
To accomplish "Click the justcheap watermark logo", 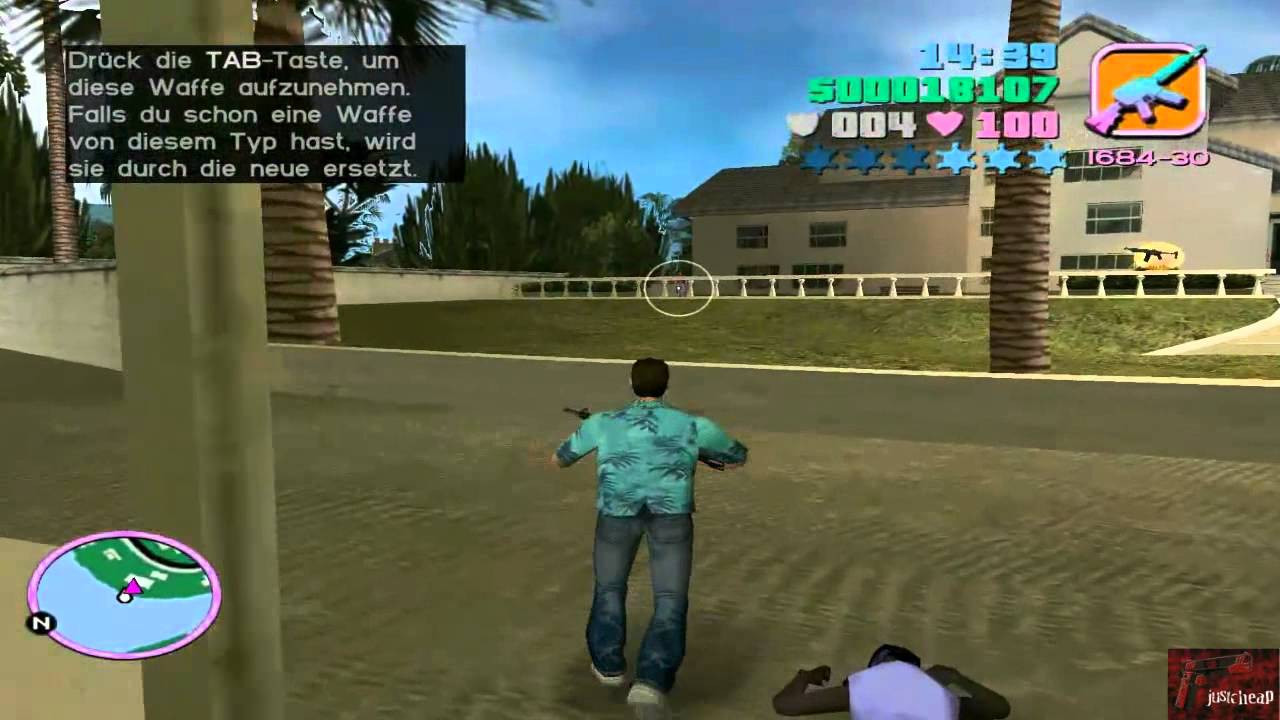I will pyautogui.click(x=1222, y=684).
